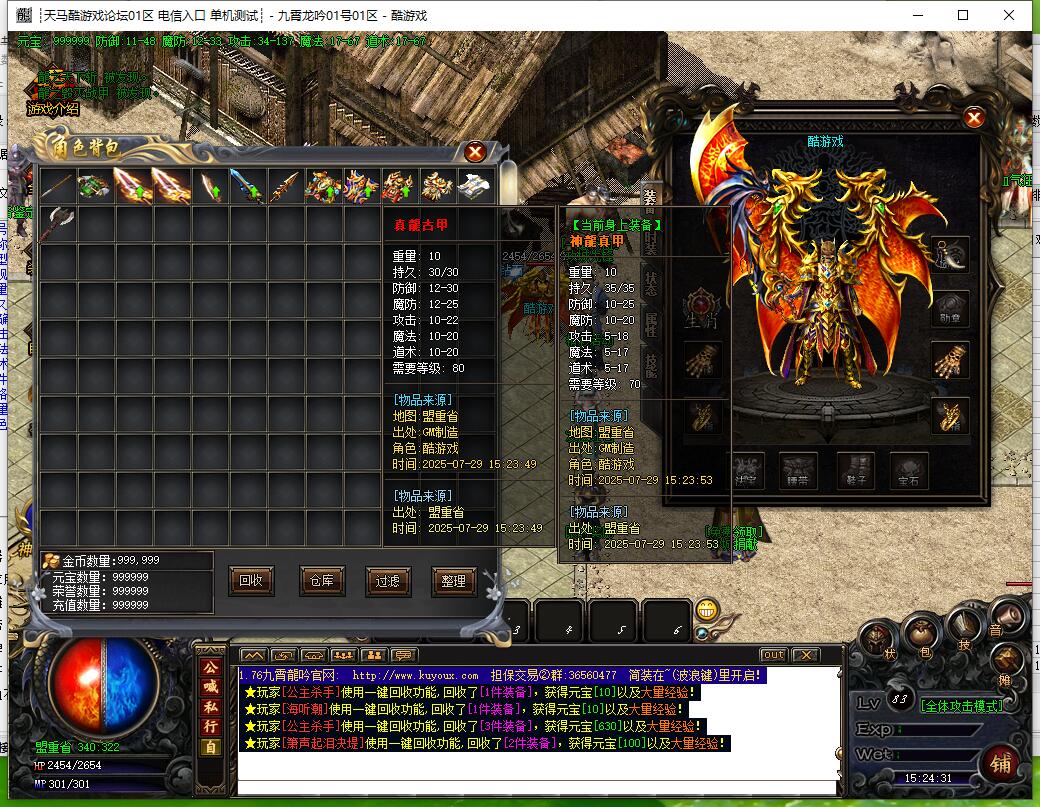
Task: Click the 回收 recycle button
Action: click(252, 580)
